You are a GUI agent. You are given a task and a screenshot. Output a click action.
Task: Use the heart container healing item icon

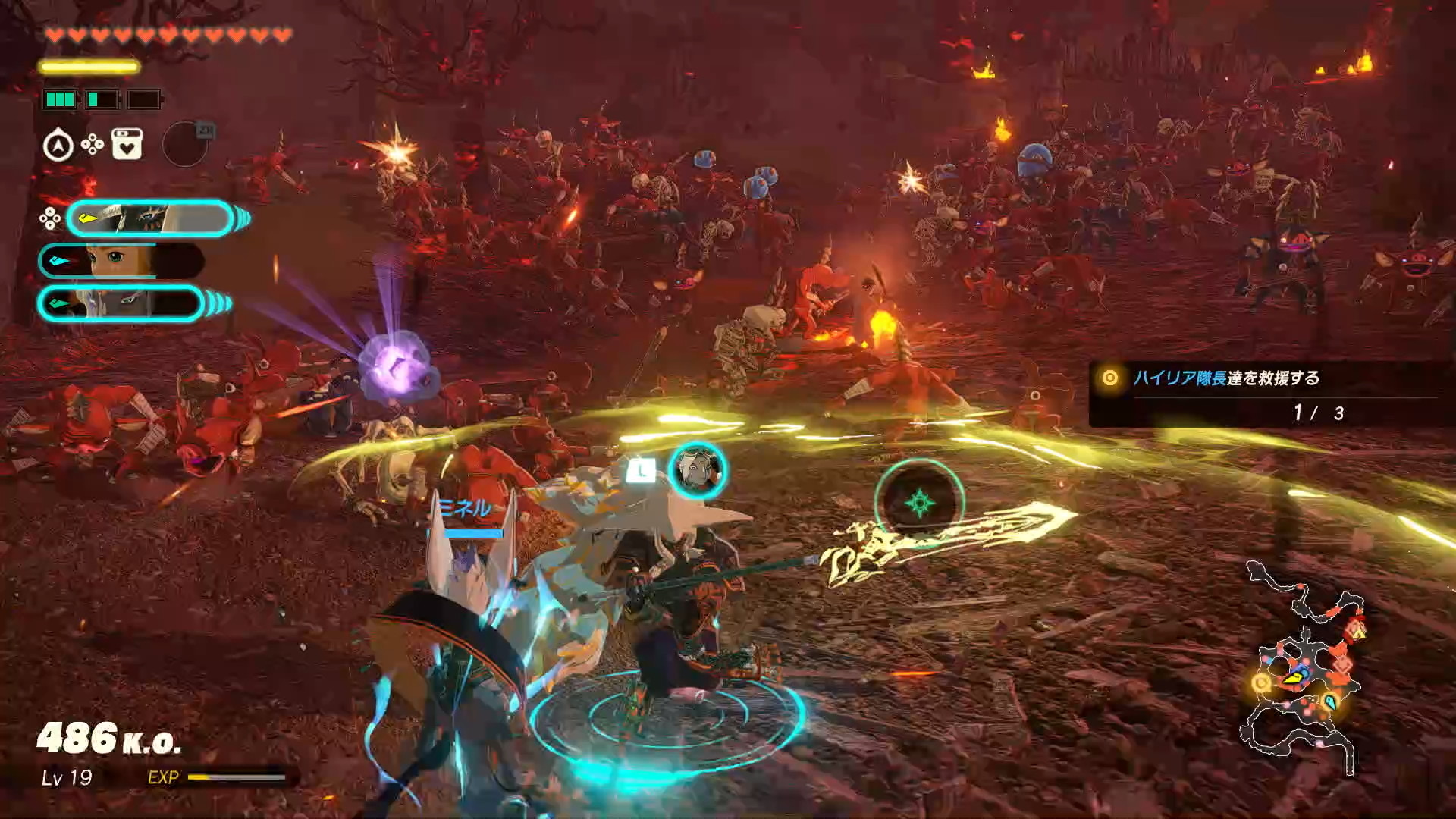(127, 144)
